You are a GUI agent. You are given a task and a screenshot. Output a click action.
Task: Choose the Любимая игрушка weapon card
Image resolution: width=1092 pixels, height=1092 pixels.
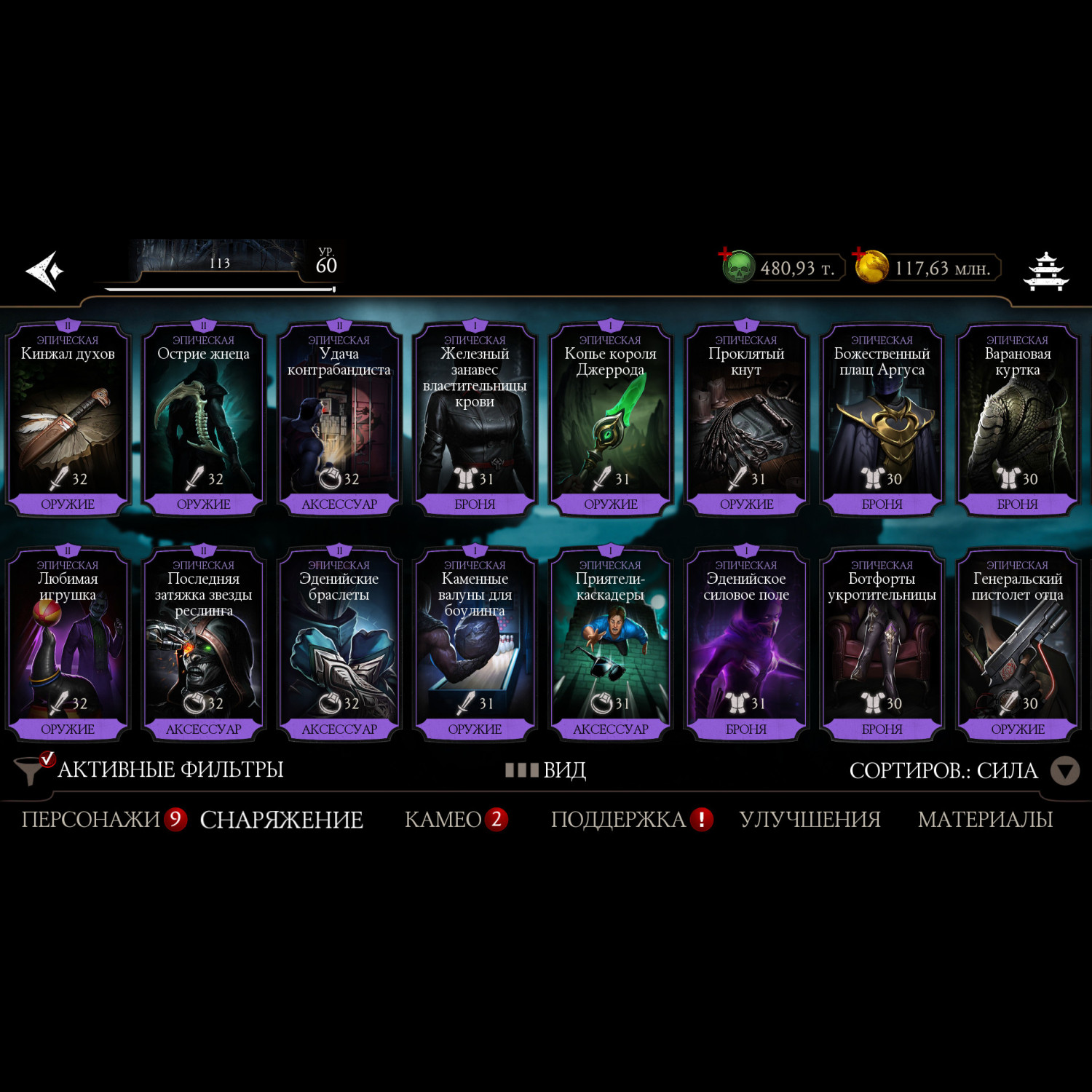pos(68,644)
